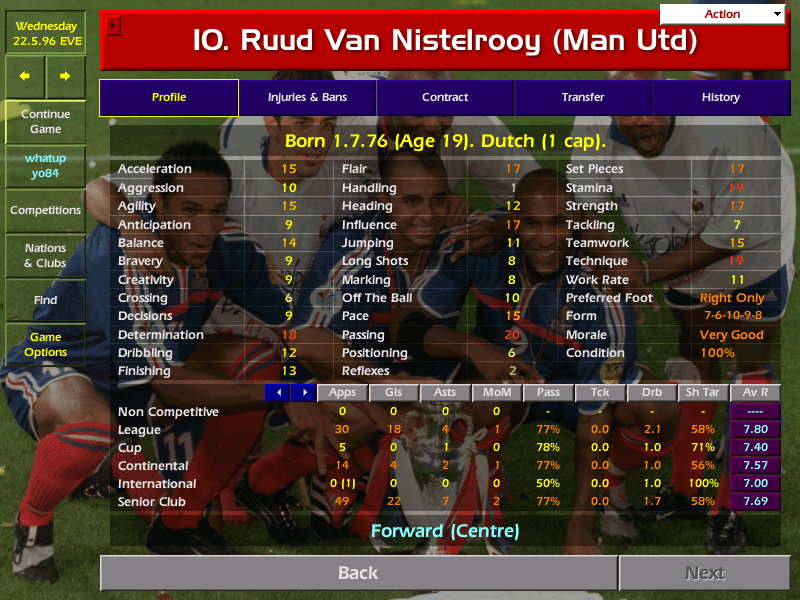Click the blue left arrow above stats table
The width and height of the screenshot is (800, 600).
coord(277,392)
